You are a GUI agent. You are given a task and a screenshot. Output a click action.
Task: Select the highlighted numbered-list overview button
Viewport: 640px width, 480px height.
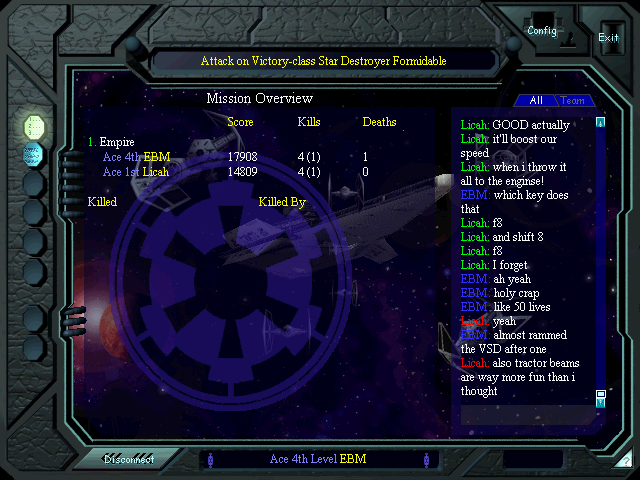pyautogui.click(x=34, y=126)
